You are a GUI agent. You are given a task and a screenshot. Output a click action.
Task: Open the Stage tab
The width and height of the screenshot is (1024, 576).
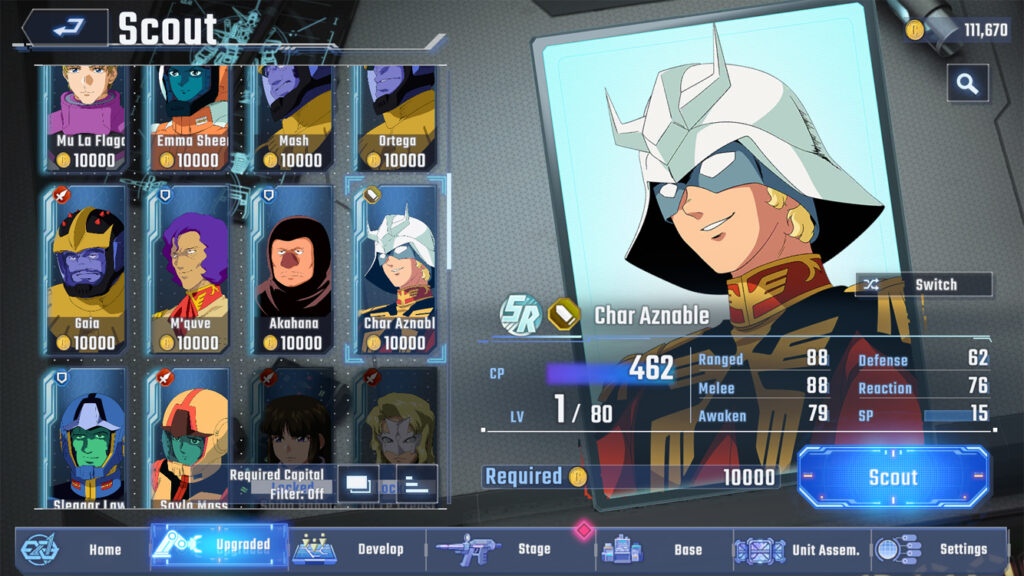[x=510, y=549]
